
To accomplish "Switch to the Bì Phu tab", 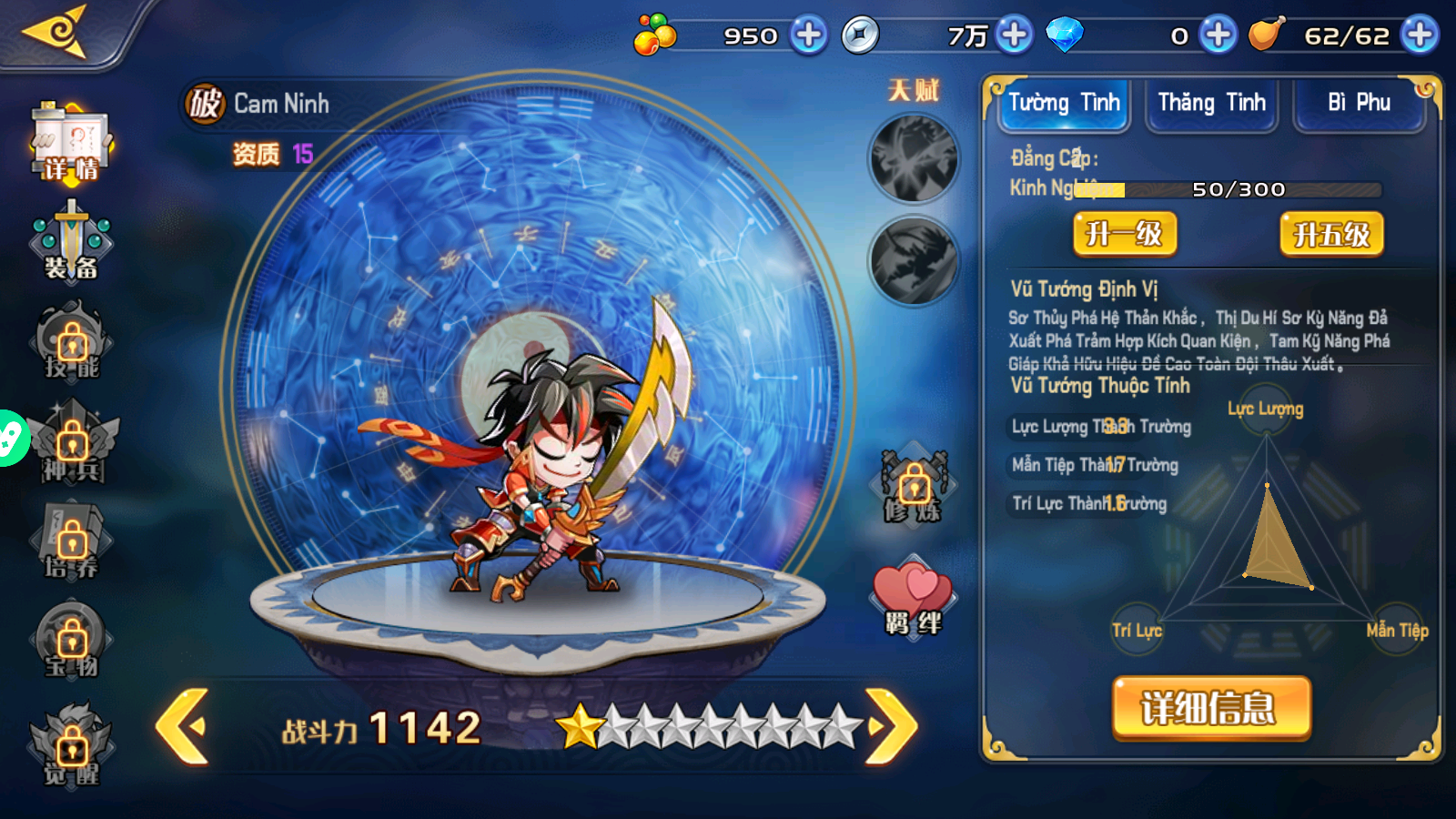I will [x=1359, y=104].
